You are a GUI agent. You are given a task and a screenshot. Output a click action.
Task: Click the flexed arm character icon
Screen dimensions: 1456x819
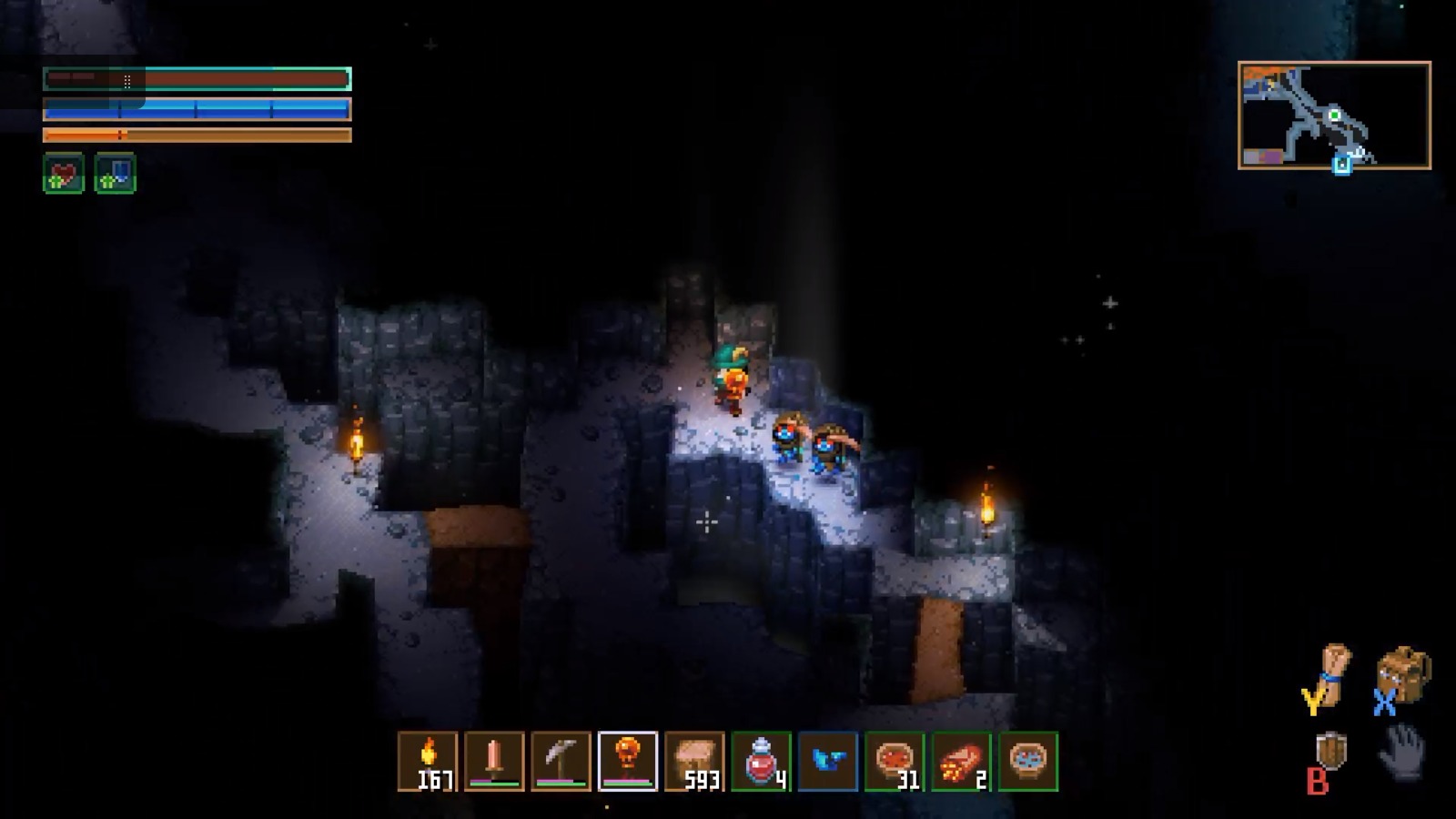[x=1334, y=674]
